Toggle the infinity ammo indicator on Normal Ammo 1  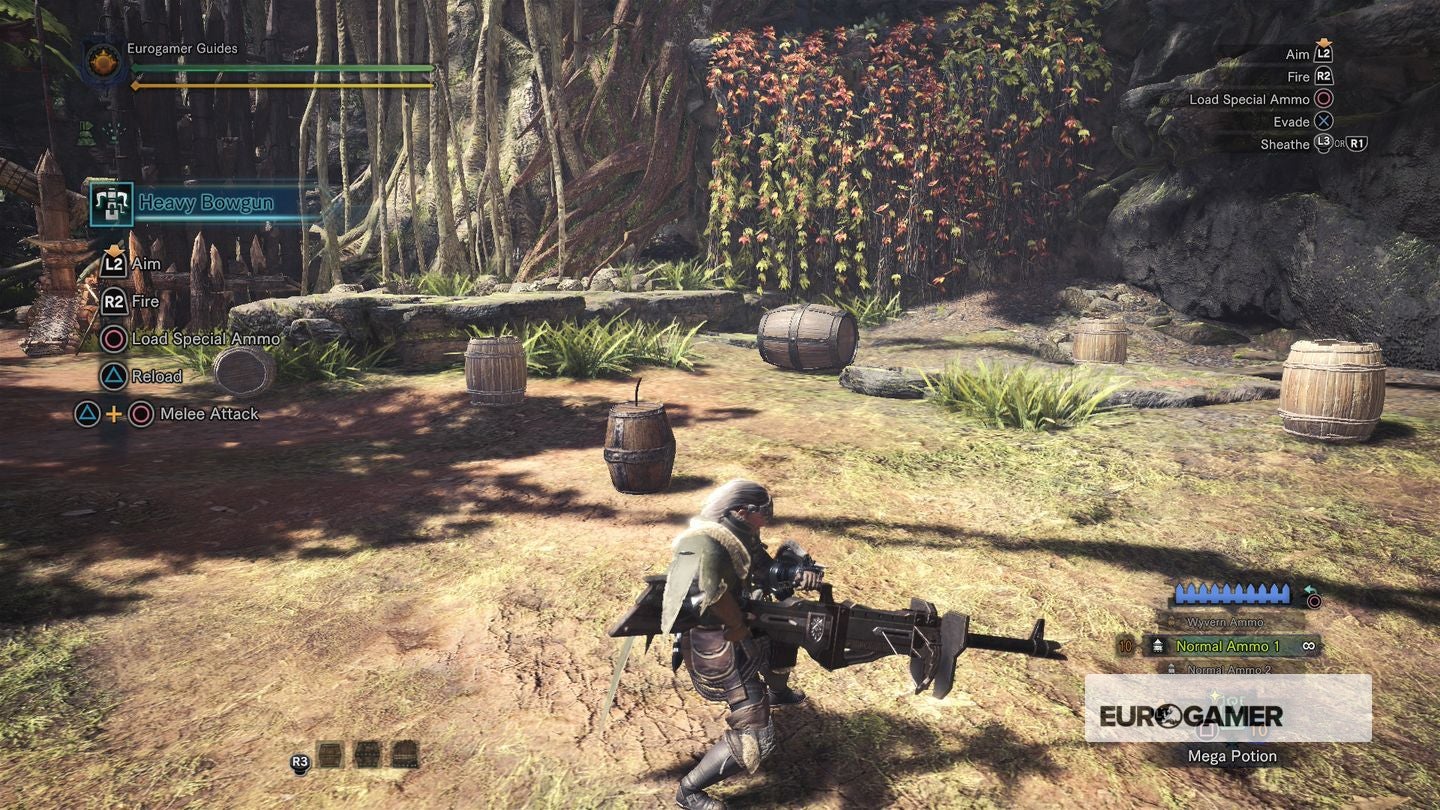click(x=1309, y=645)
